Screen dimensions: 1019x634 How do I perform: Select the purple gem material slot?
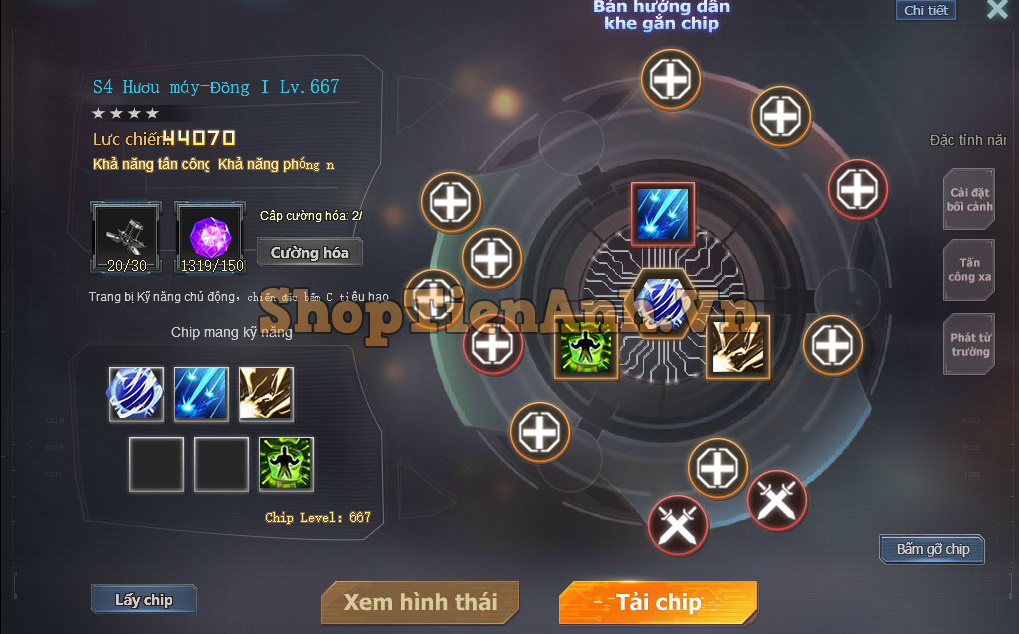(x=210, y=237)
